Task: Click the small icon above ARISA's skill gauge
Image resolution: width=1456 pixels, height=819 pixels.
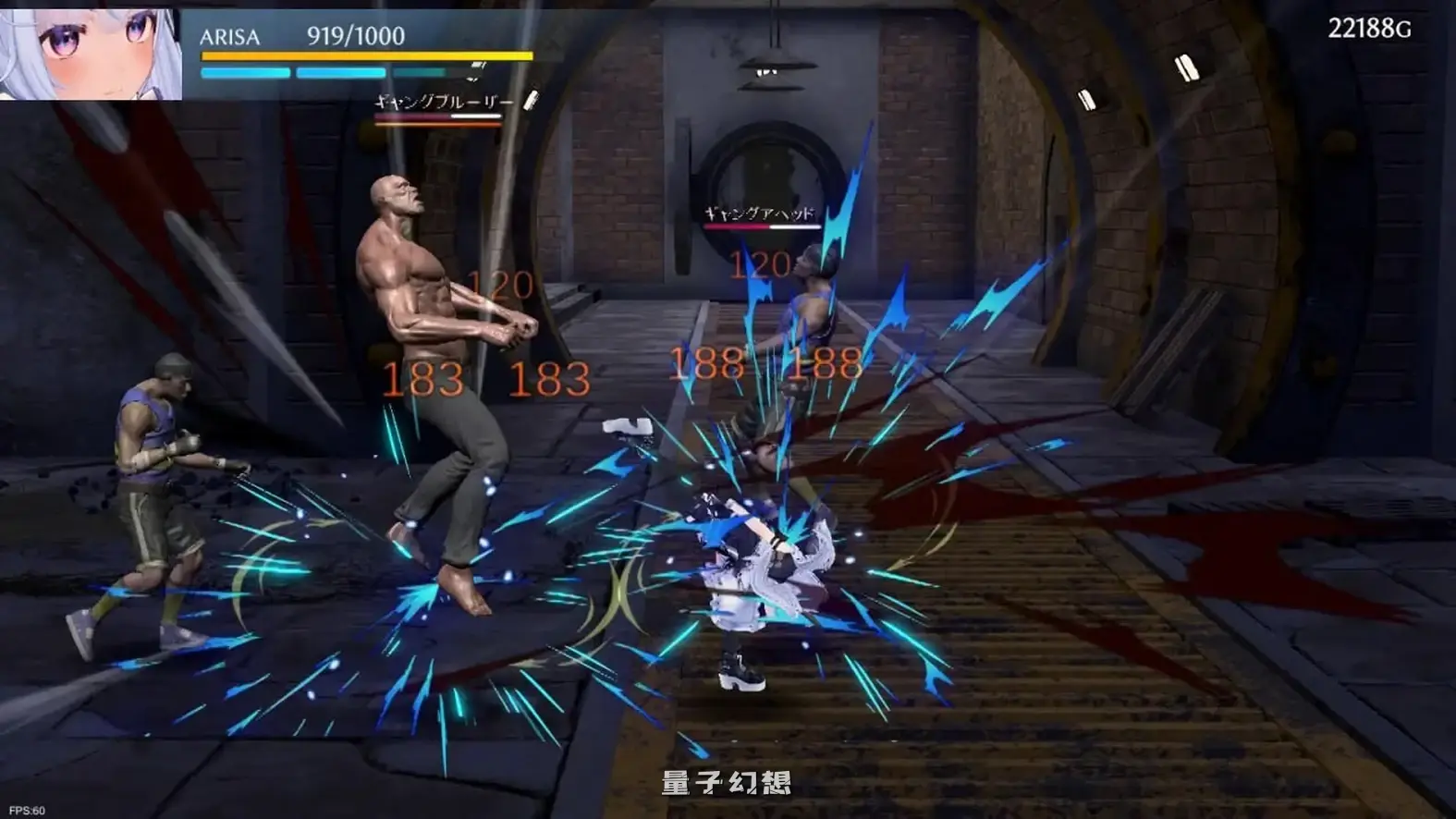Action: tap(477, 65)
